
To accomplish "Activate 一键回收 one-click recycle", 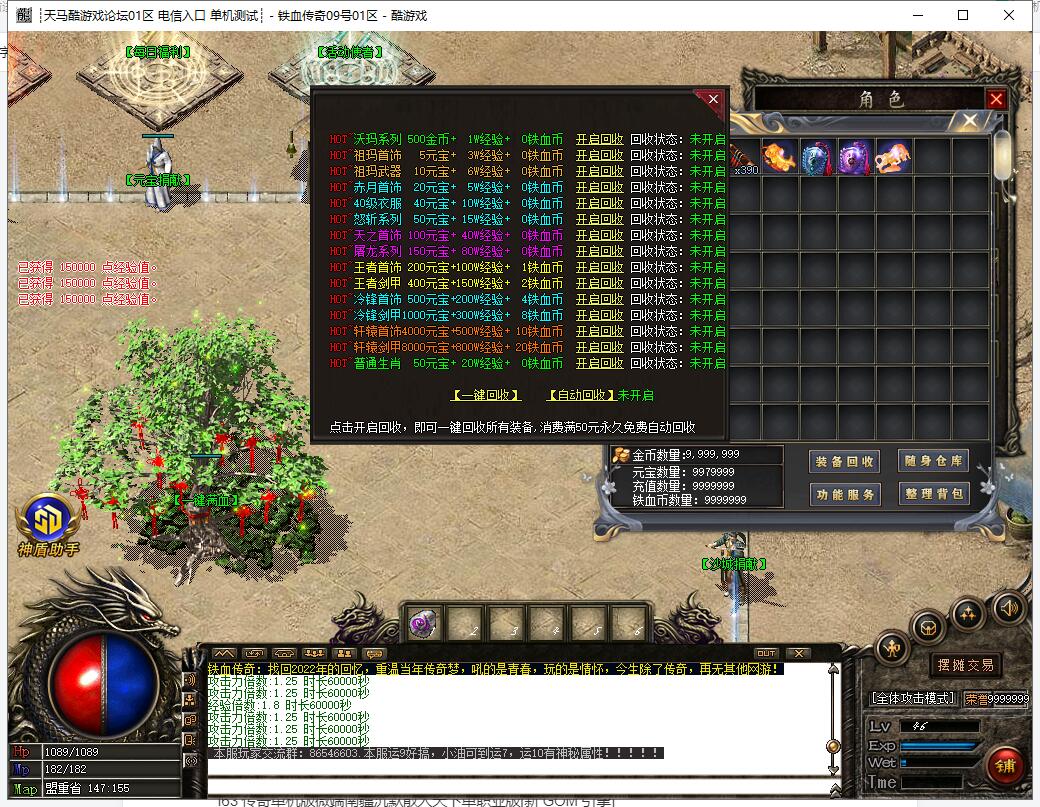I will tap(486, 395).
